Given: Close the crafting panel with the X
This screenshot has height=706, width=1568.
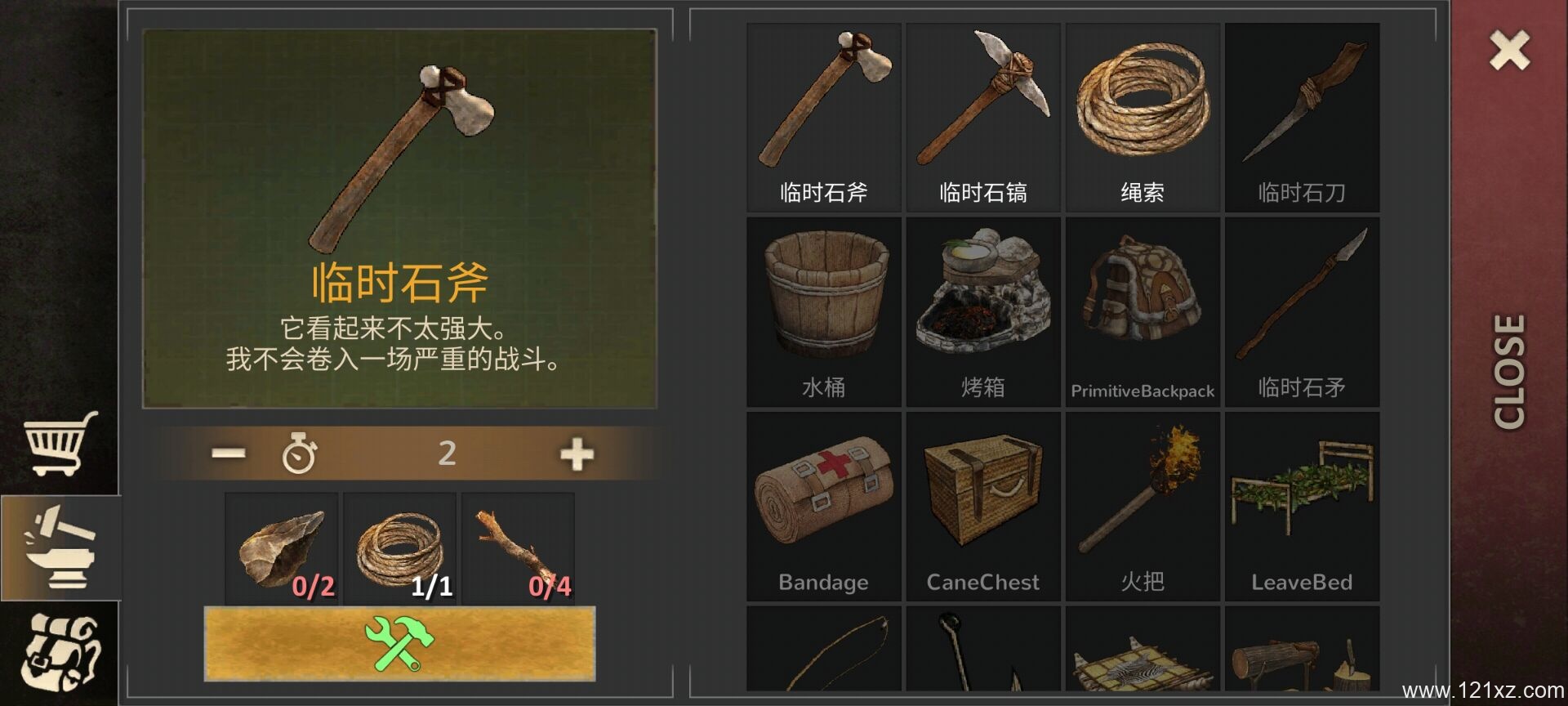Looking at the screenshot, I should tap(1509, 51).
